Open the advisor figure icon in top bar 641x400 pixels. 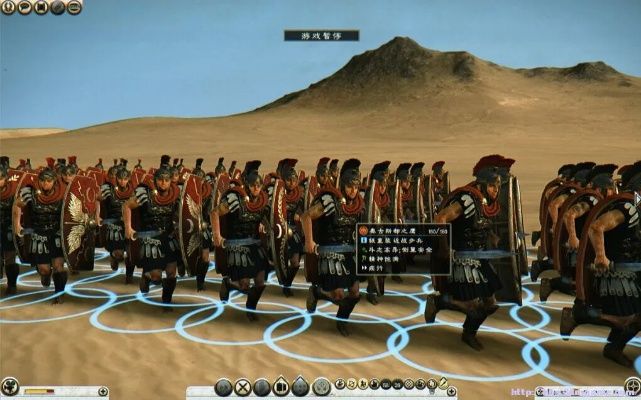point(8,8)
